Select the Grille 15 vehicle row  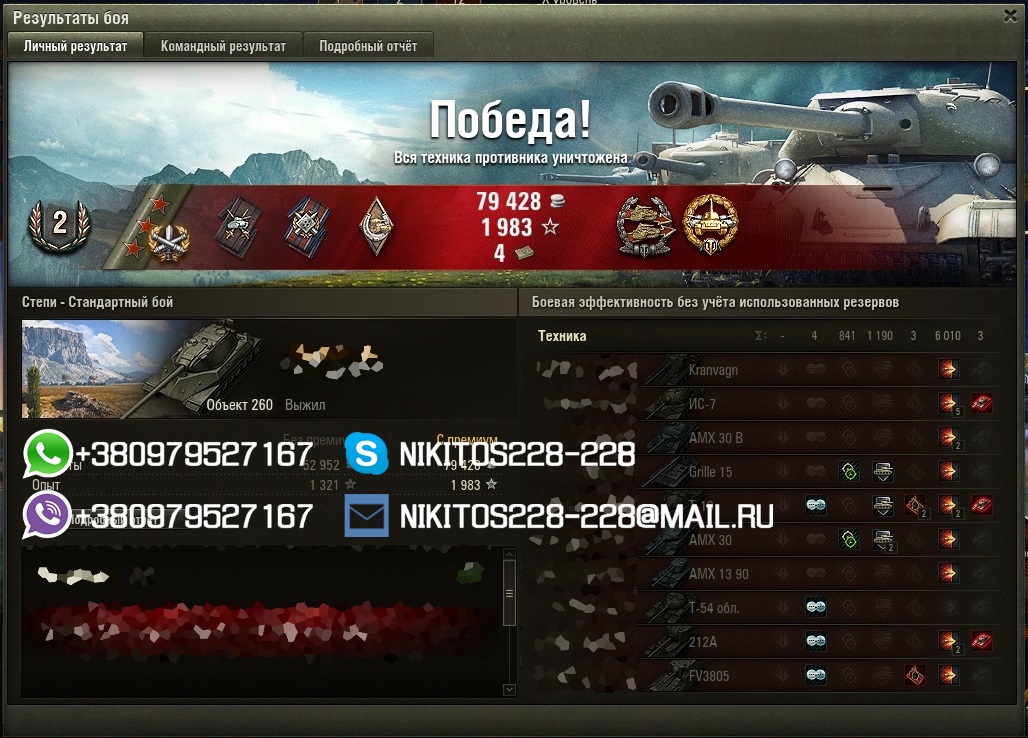[710, 472]
